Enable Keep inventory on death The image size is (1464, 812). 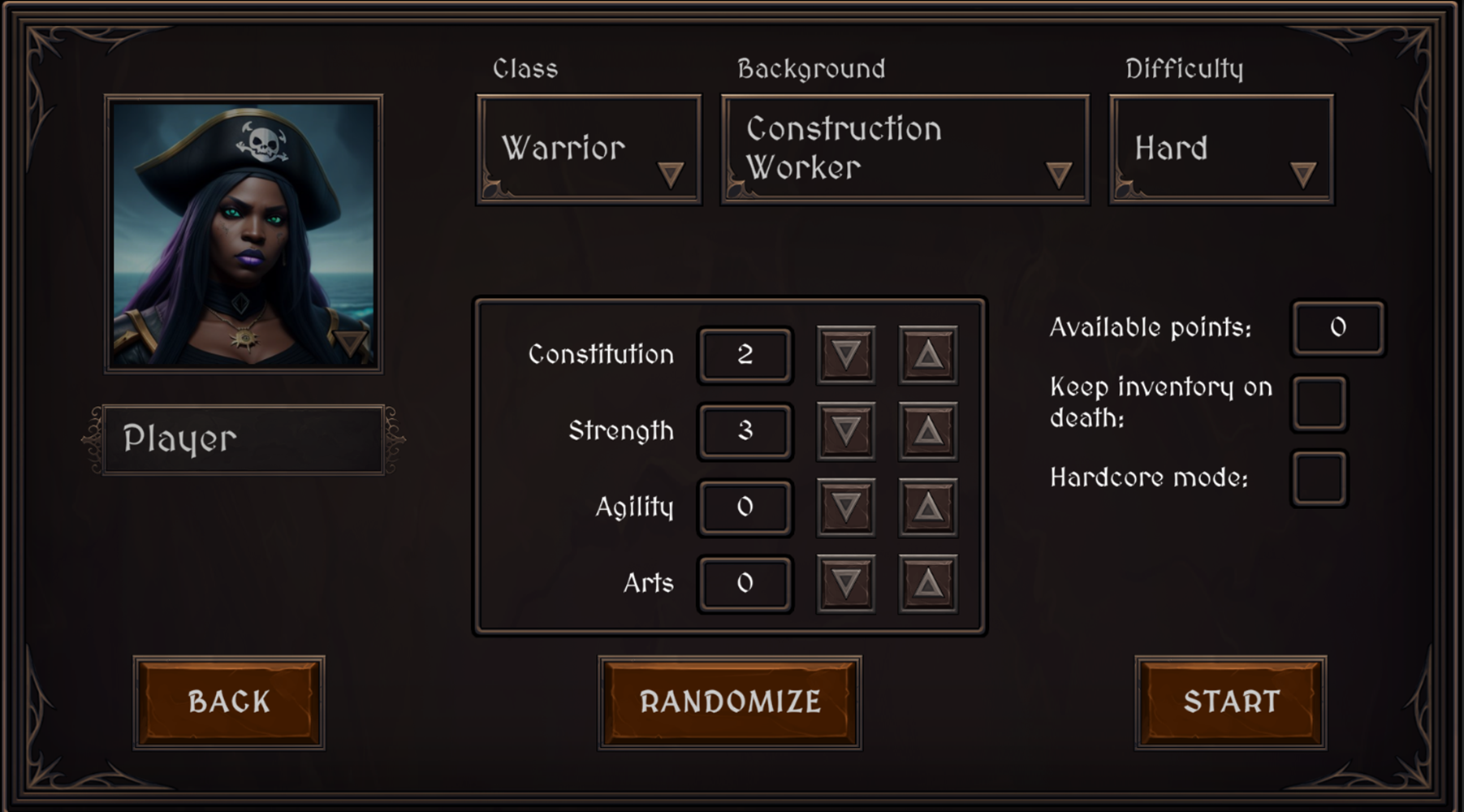coord(1319,404)
